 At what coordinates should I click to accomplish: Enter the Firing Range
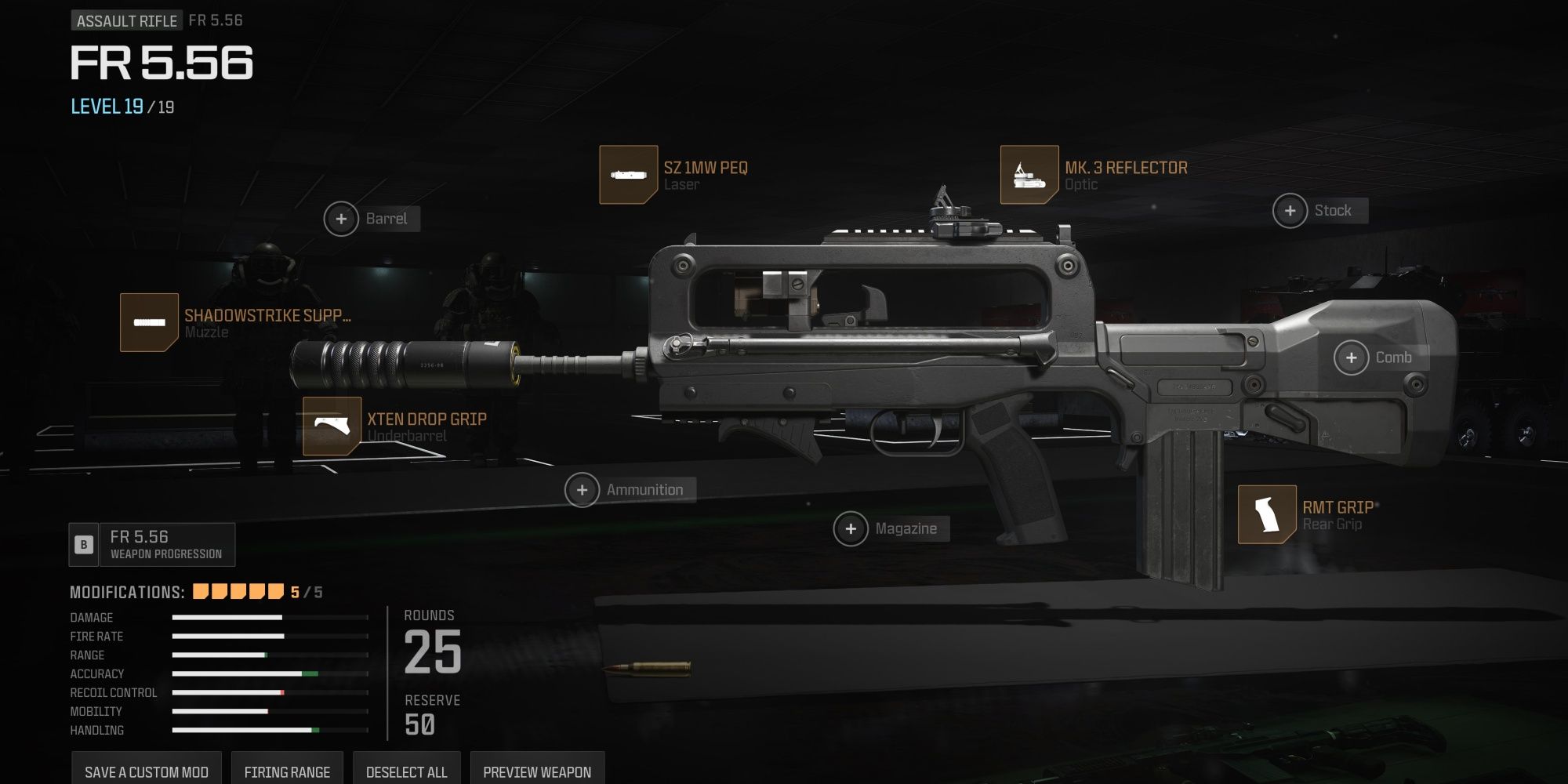287,771
